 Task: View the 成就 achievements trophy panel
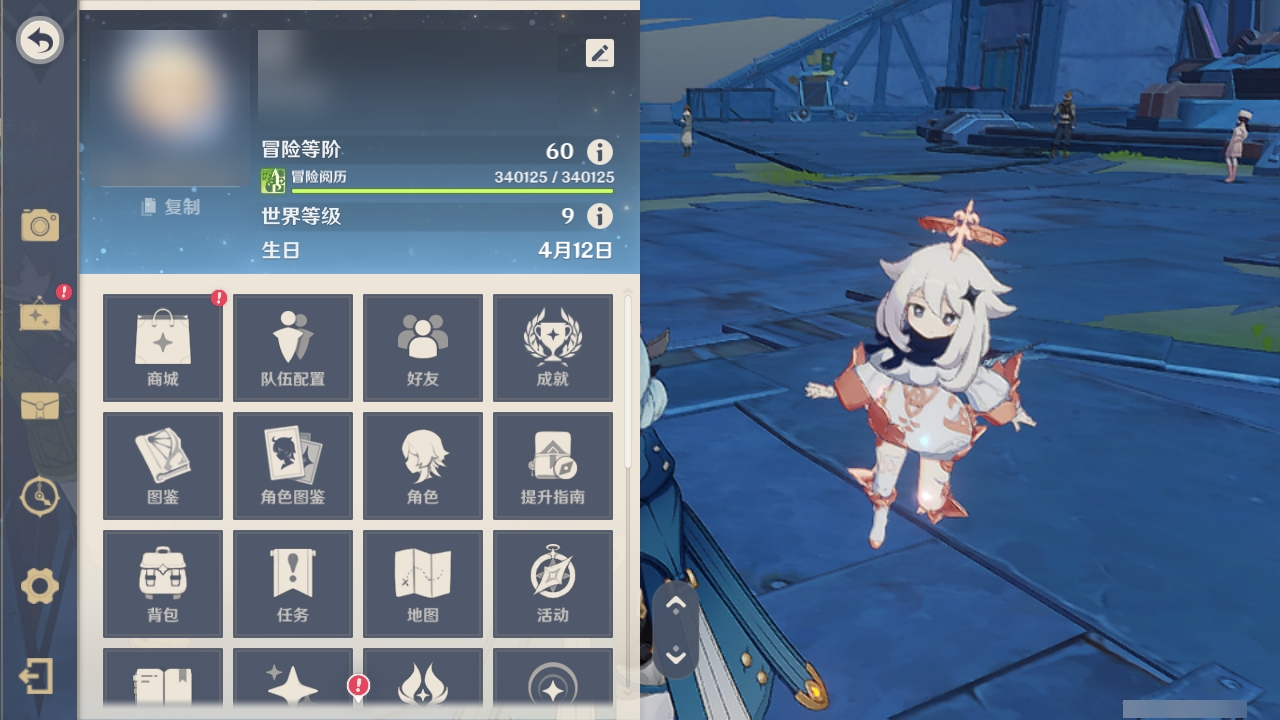click(x=552, y=347)
